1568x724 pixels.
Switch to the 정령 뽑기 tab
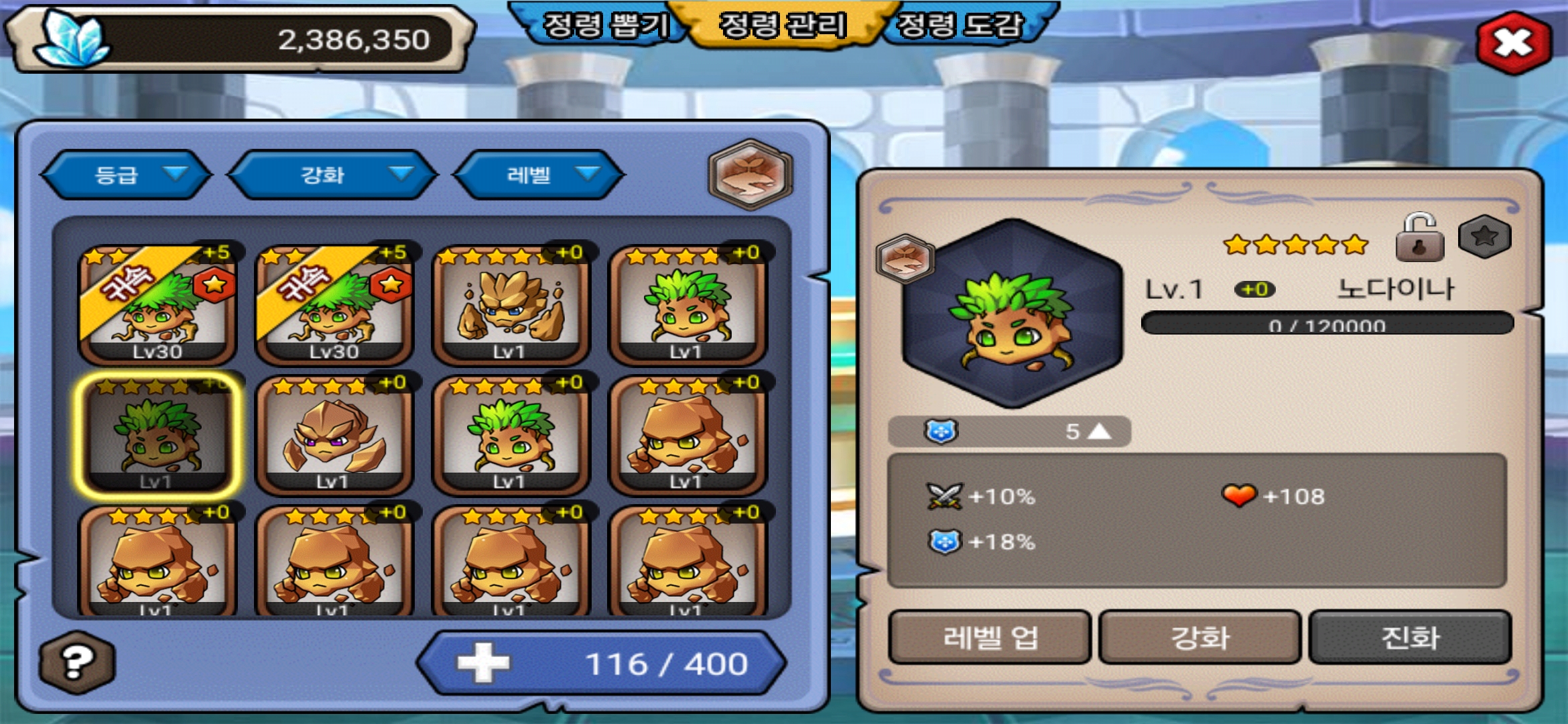(x=604, y=25)
